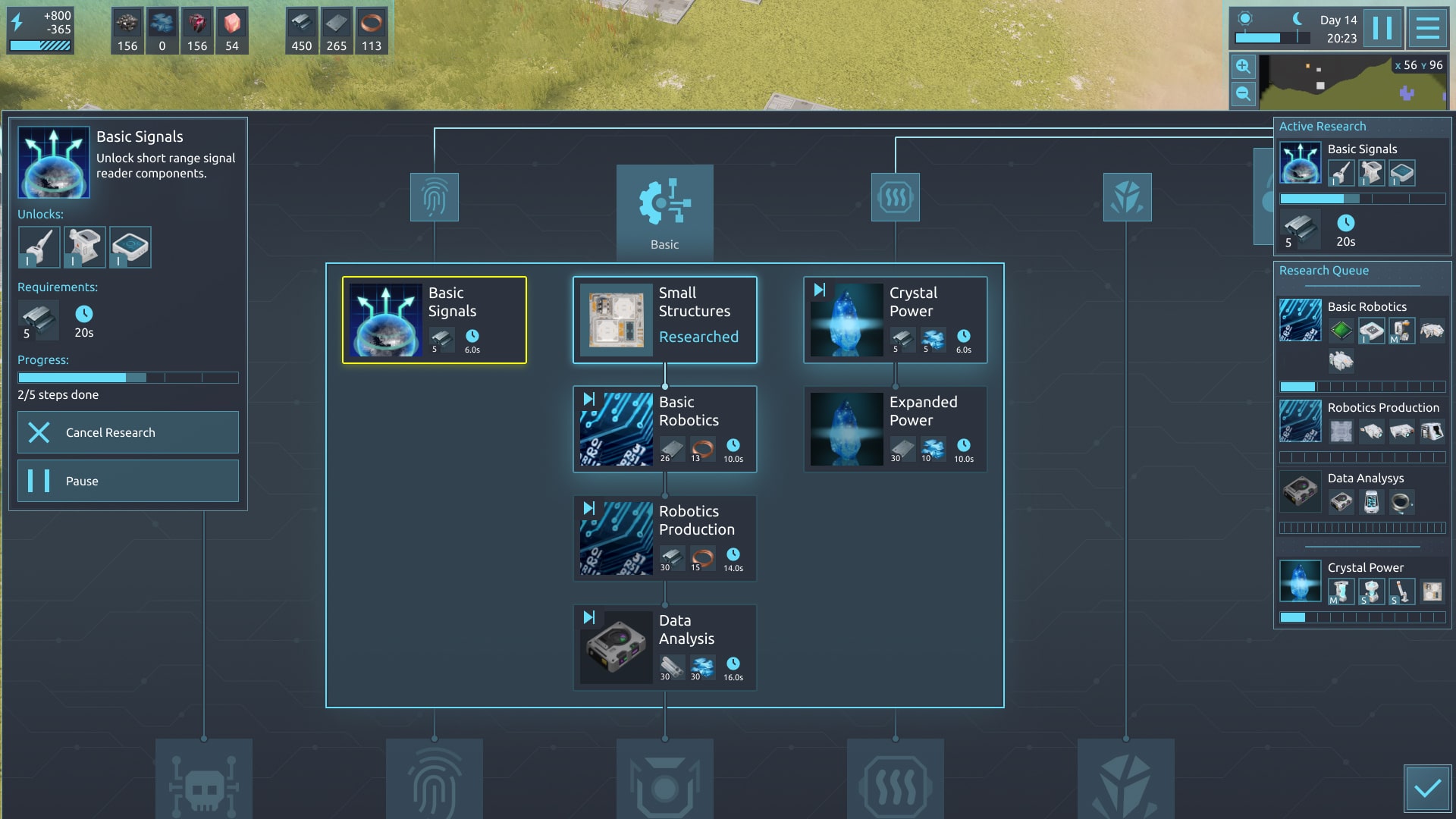Select the Basic Robotics research node
Image resolution: width=1456 pixels, height=819 pixels.
pos(664,429)
